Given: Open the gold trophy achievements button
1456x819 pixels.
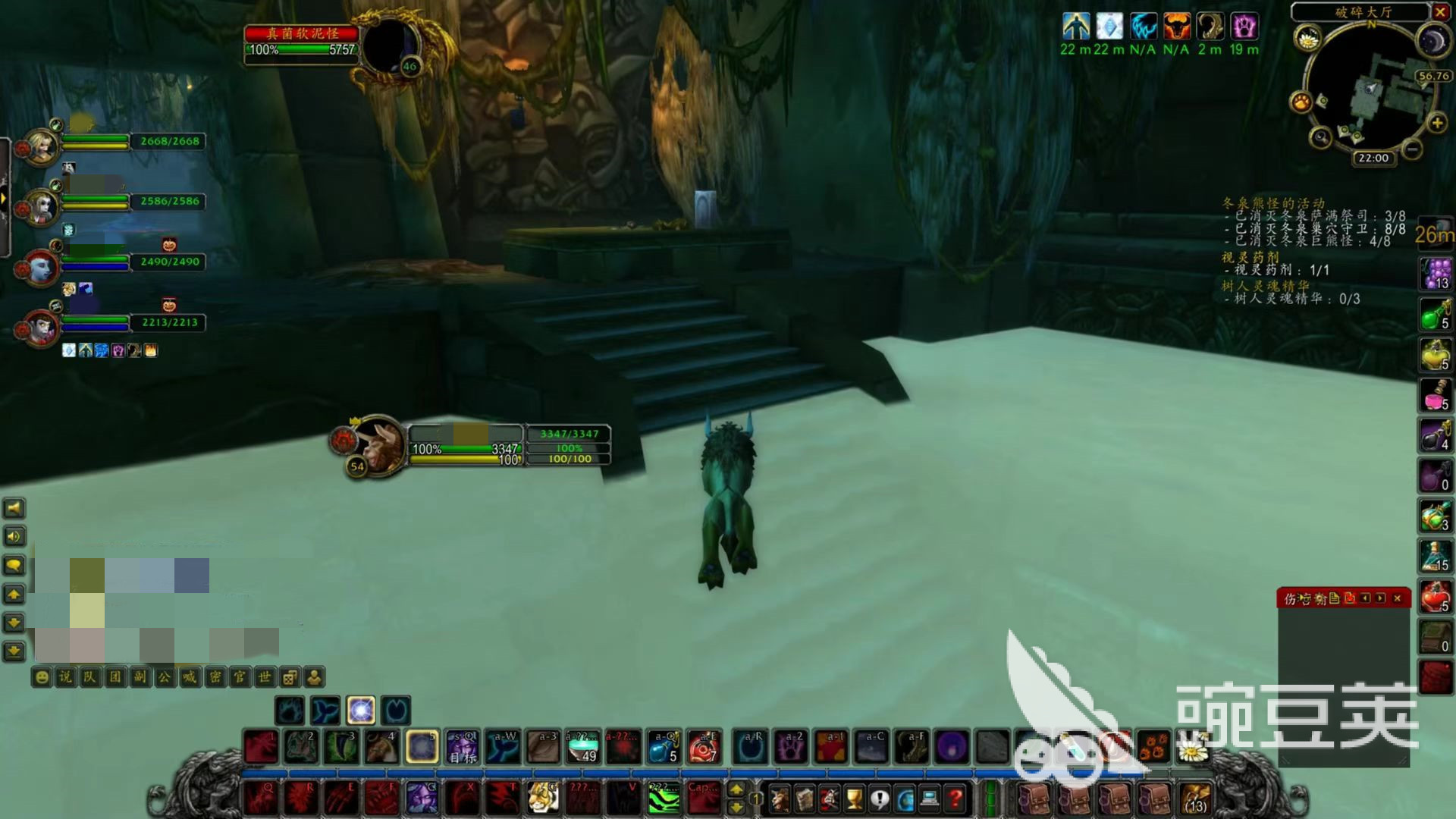Looking at the screenshot, I should 854,798.
